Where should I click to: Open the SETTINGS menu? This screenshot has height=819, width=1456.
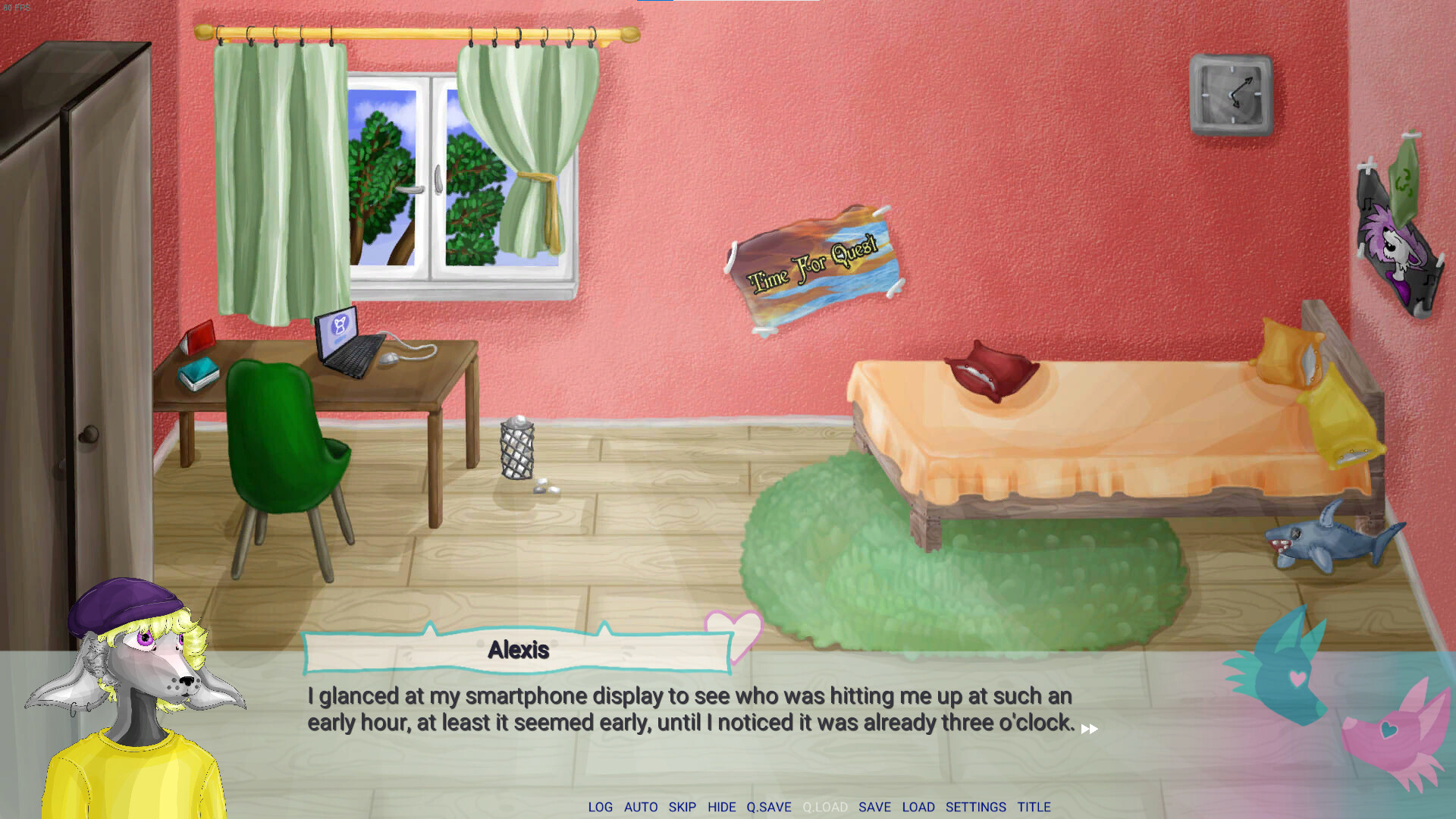[x=975, y=807]
